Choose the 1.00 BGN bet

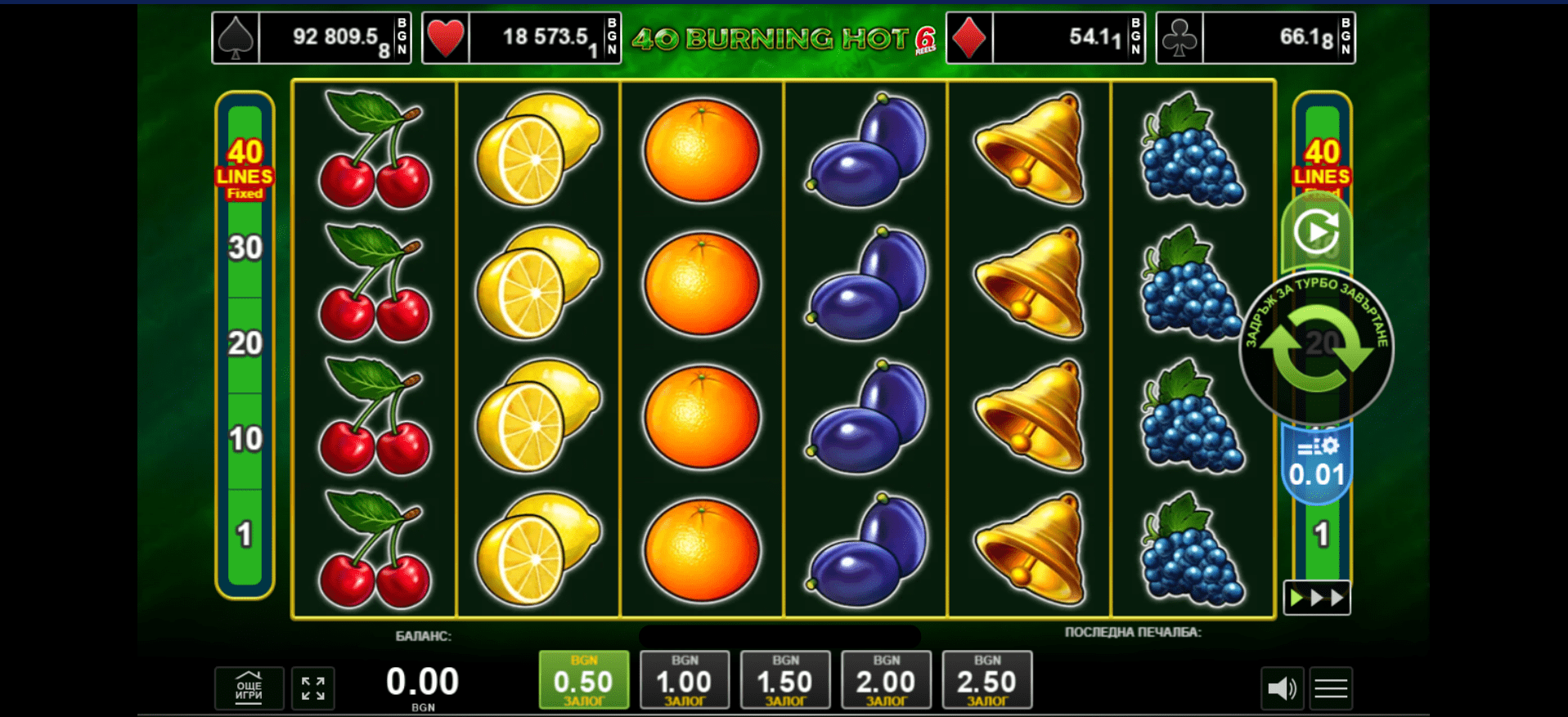pyautogui.click(x=685, y=679)
